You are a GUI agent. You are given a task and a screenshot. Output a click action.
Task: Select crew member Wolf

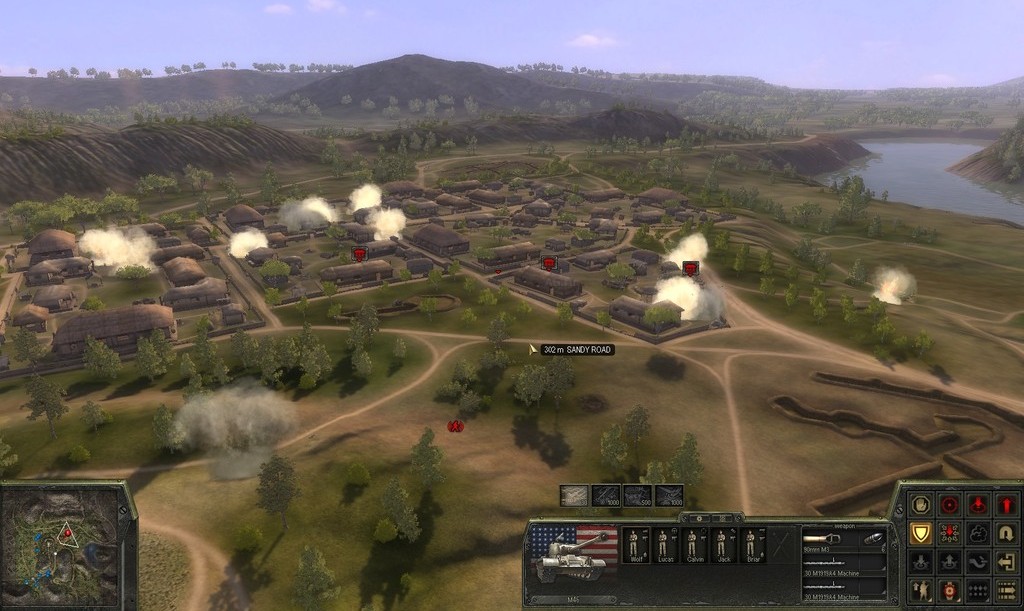633,545
